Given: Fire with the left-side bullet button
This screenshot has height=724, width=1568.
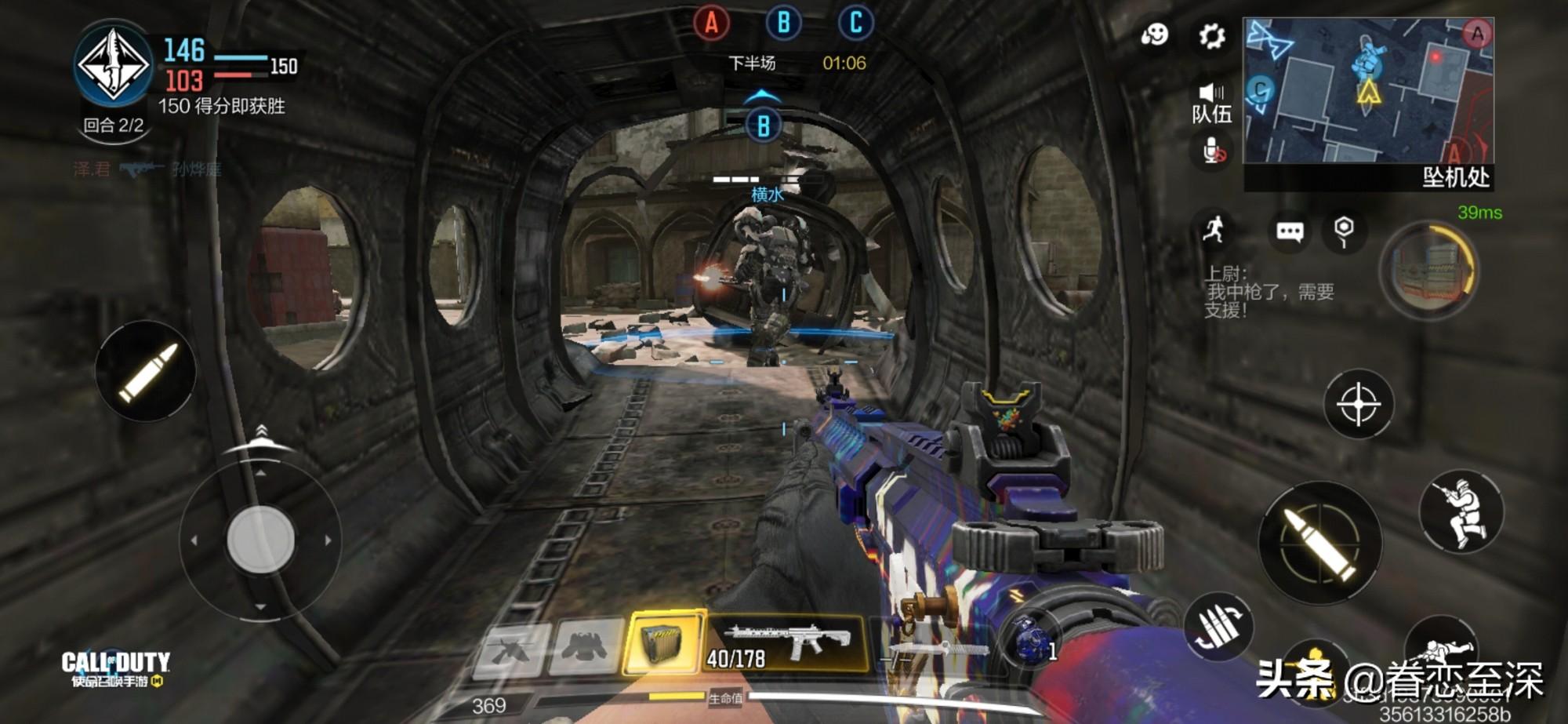Looking at the screenshot, I should click(x=146, y=371).
